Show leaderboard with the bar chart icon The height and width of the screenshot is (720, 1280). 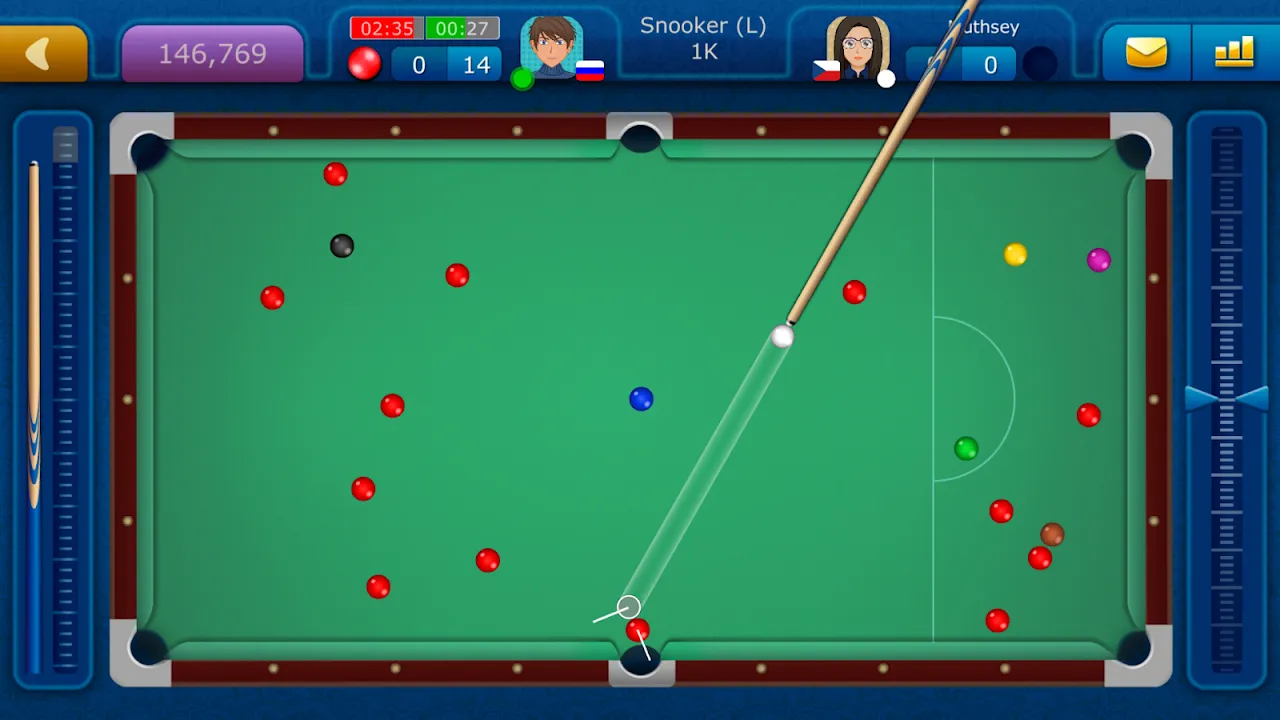pyautogui.click(x=1234, y=52)
